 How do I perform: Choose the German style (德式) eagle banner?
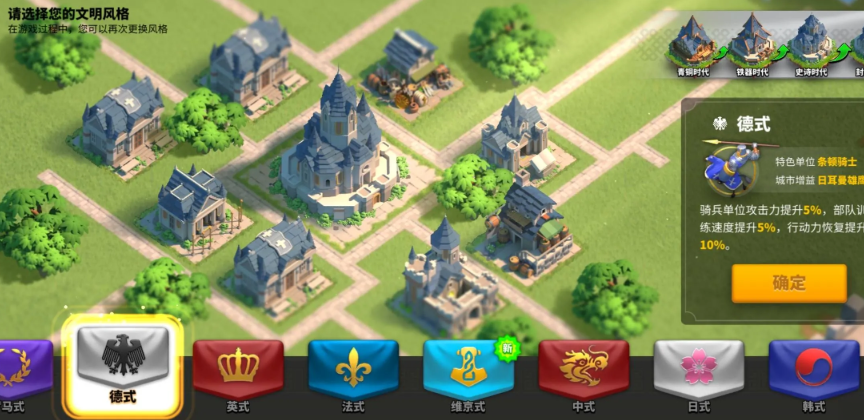(x=122, y=368)
